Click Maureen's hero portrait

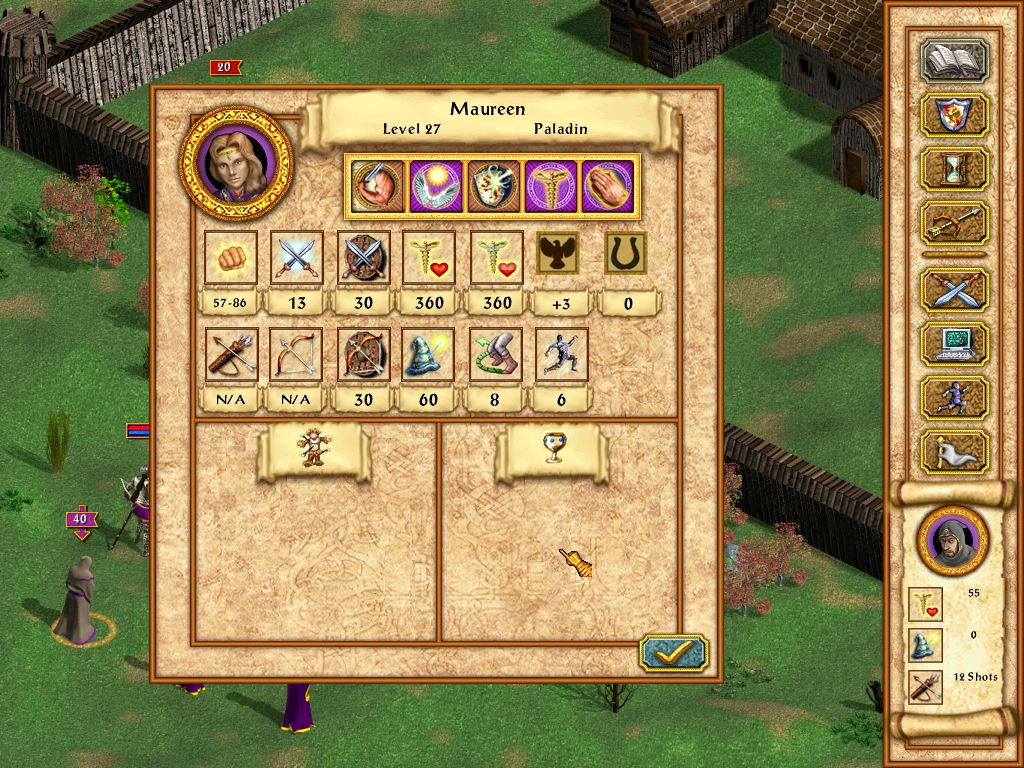point(237,162)
